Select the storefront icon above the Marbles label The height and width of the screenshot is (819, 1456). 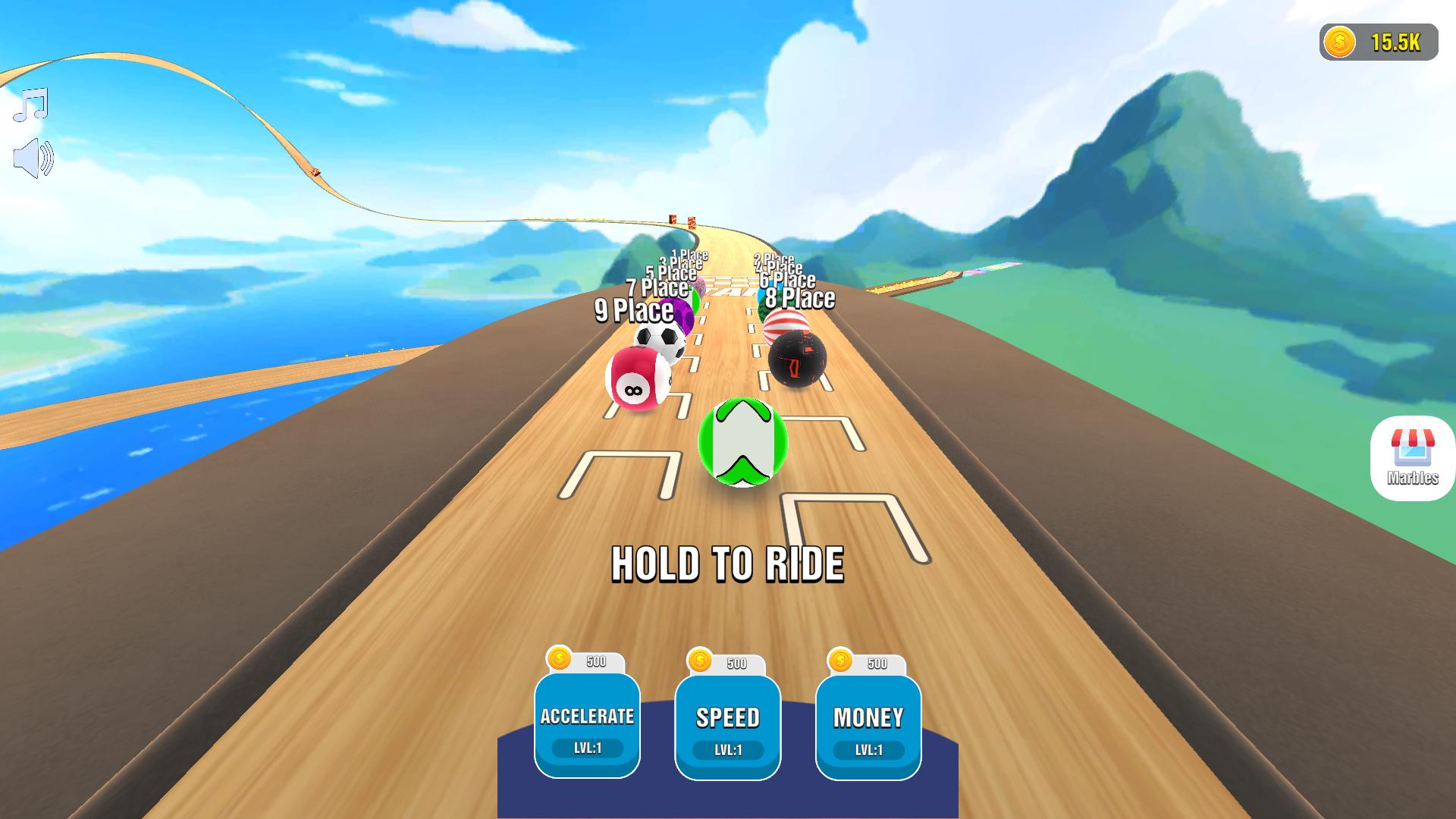1412,447
